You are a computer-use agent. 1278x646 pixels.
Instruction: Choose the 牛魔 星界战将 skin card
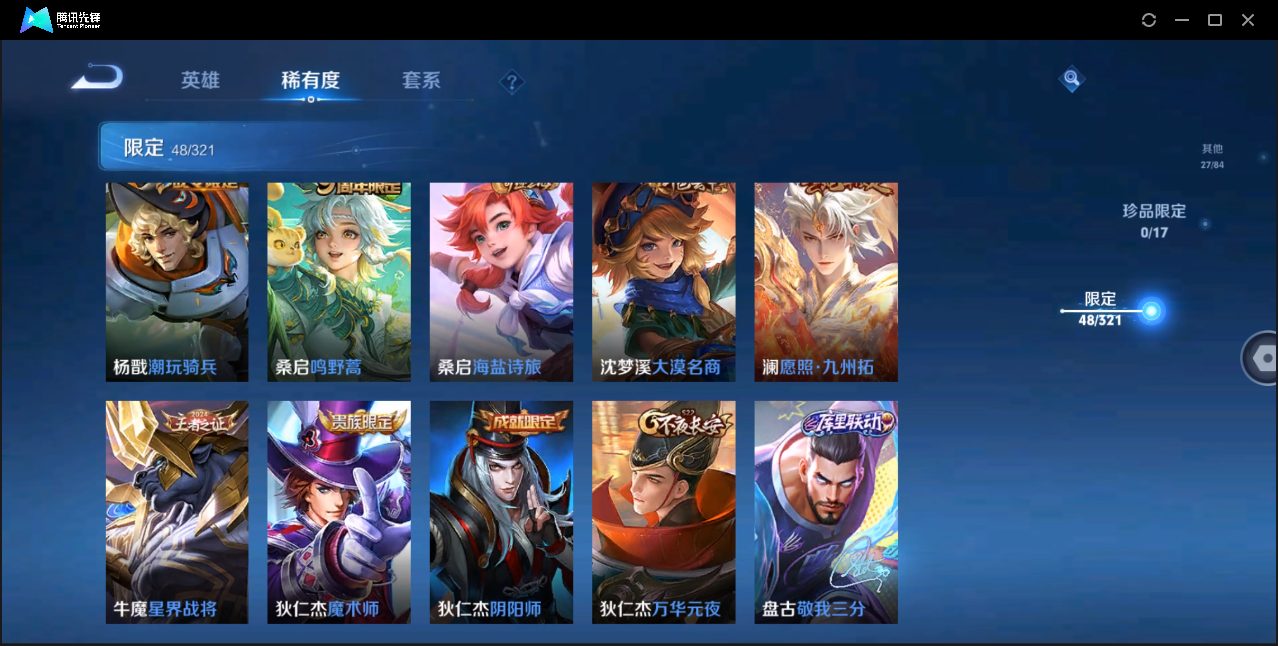[177, 512]
